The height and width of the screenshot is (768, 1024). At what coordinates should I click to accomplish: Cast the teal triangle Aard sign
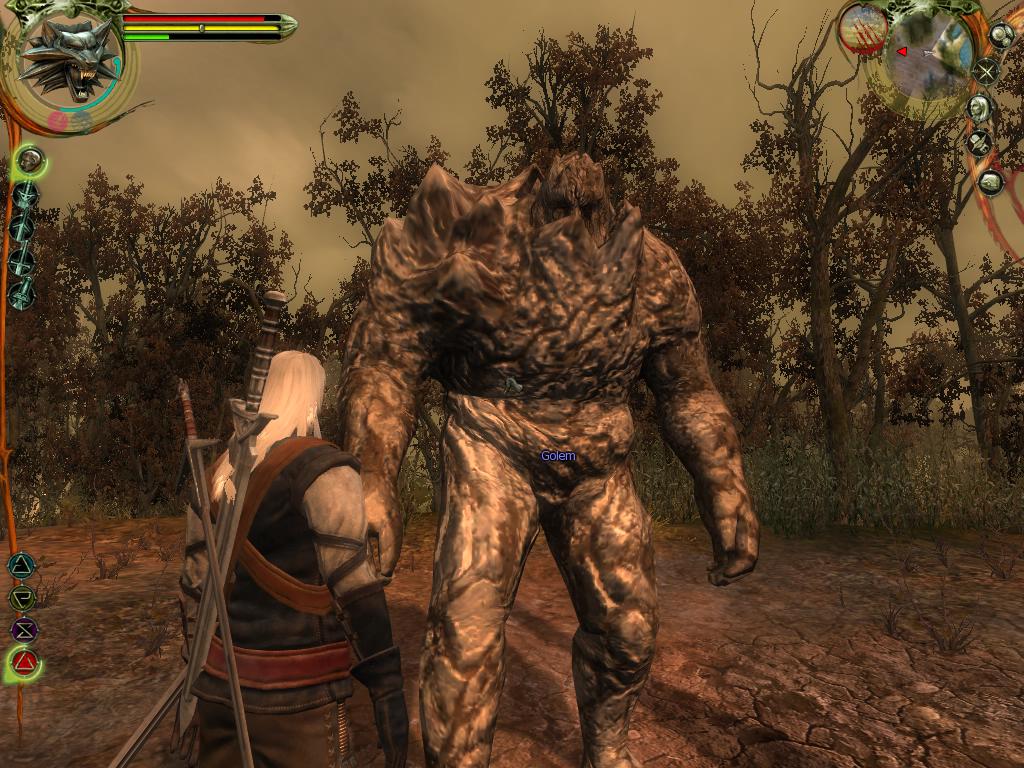click(21, 566)
